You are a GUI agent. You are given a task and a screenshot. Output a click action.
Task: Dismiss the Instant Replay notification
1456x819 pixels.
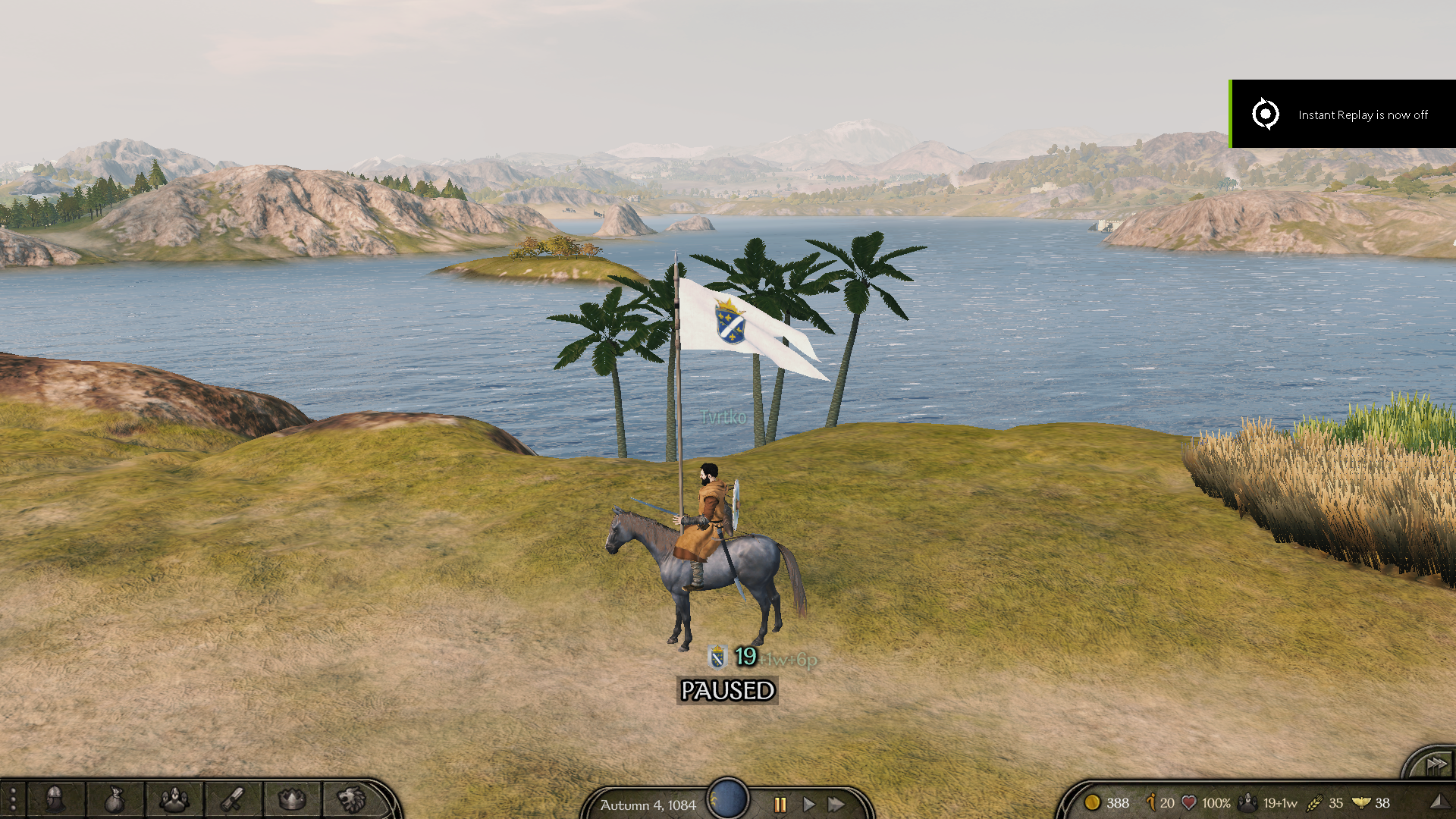pos(1342,114)
